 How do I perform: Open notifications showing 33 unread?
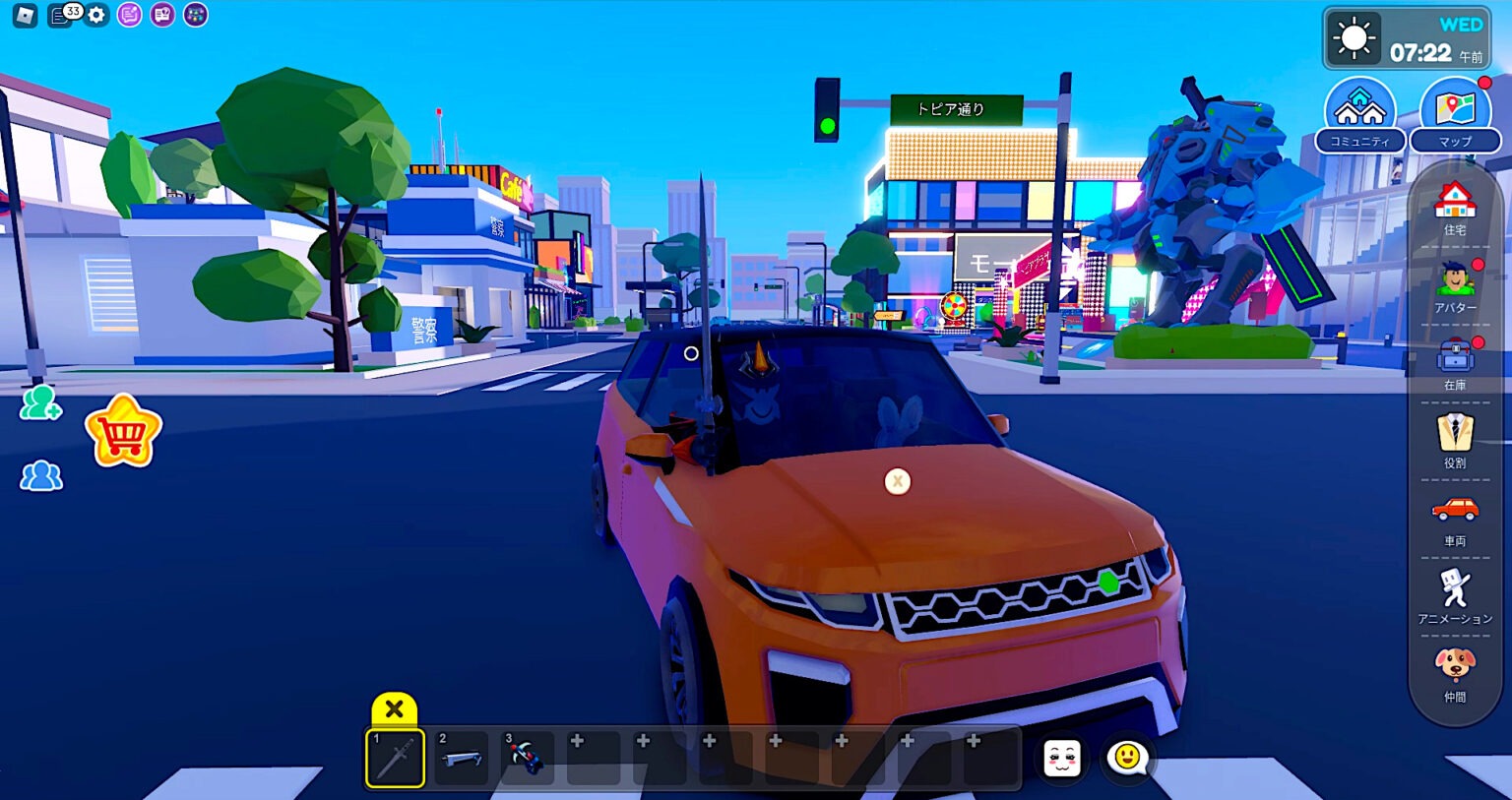59,15
